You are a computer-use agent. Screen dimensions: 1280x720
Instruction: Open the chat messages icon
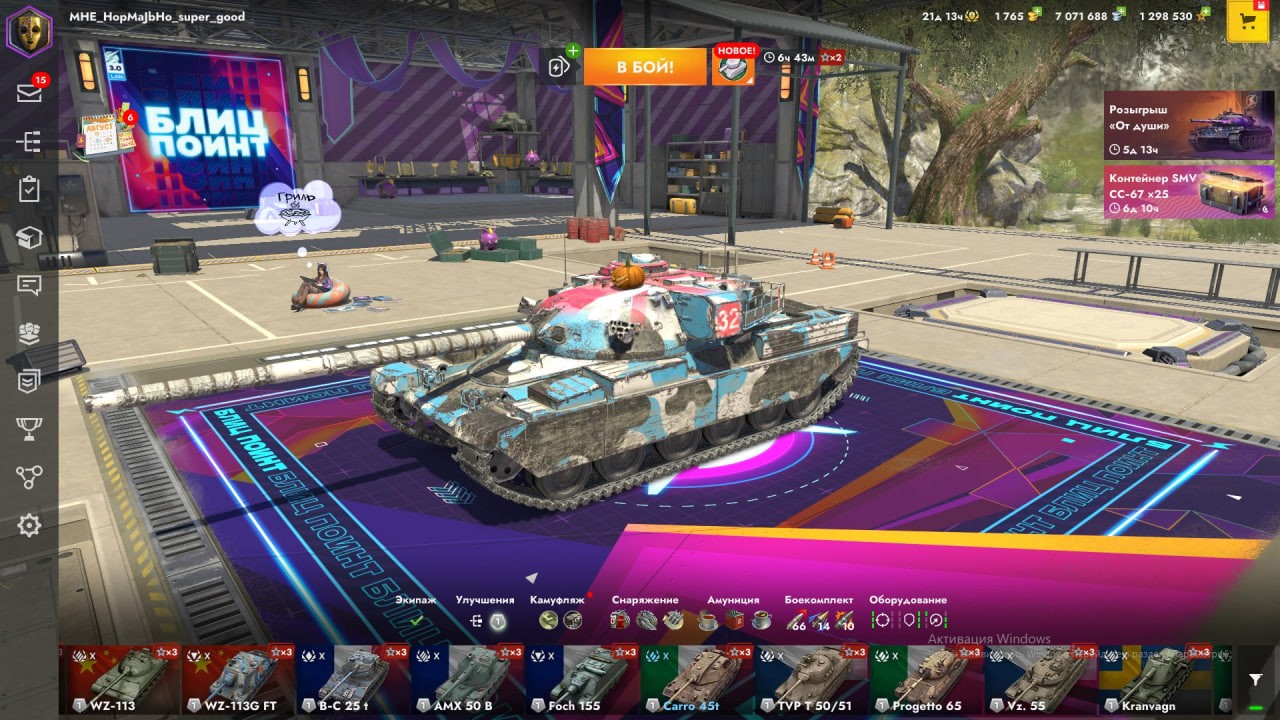point(29,286)
